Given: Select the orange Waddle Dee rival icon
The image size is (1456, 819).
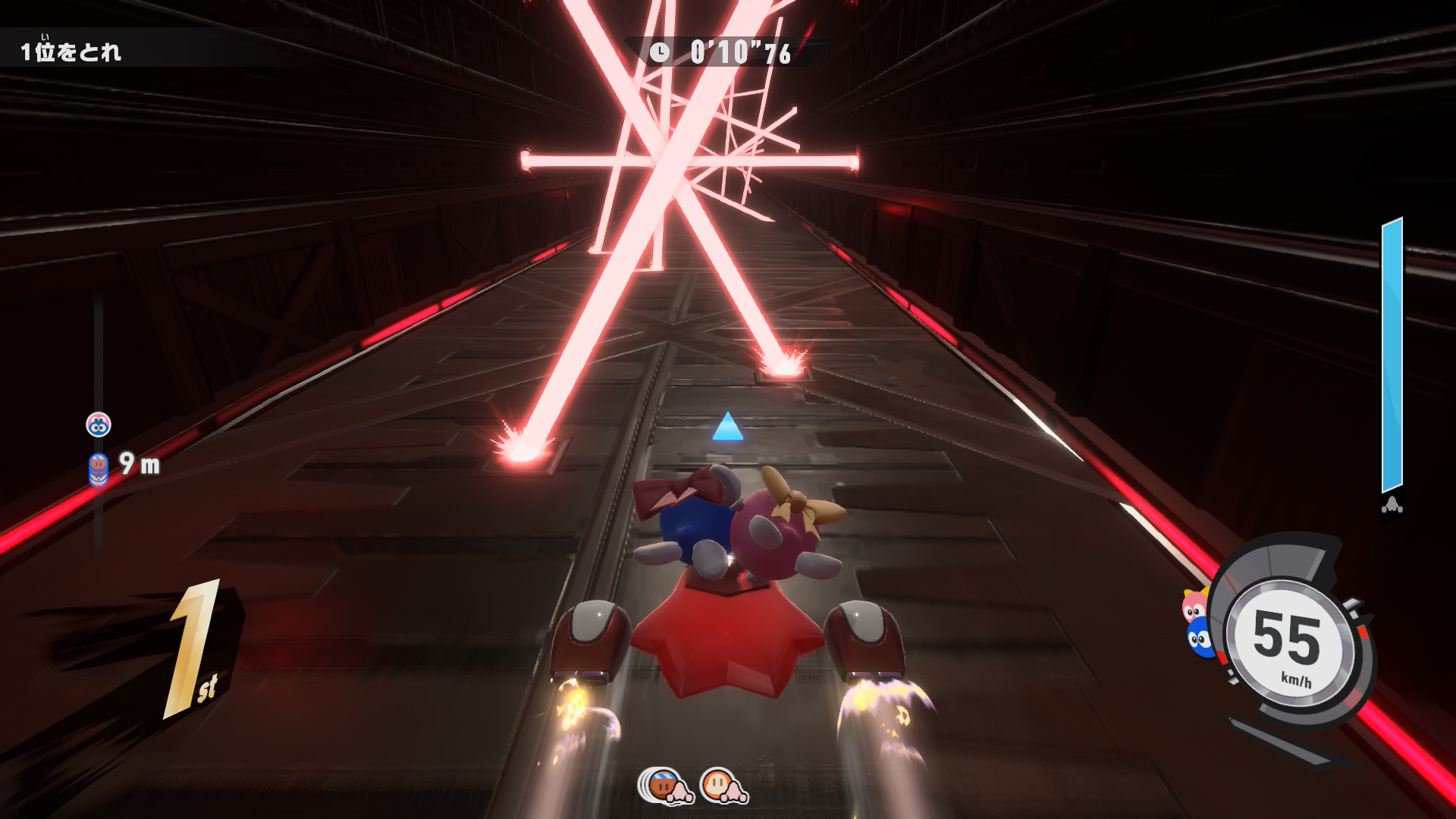Looking at the screenshot, I should click(x=723, y=786).
